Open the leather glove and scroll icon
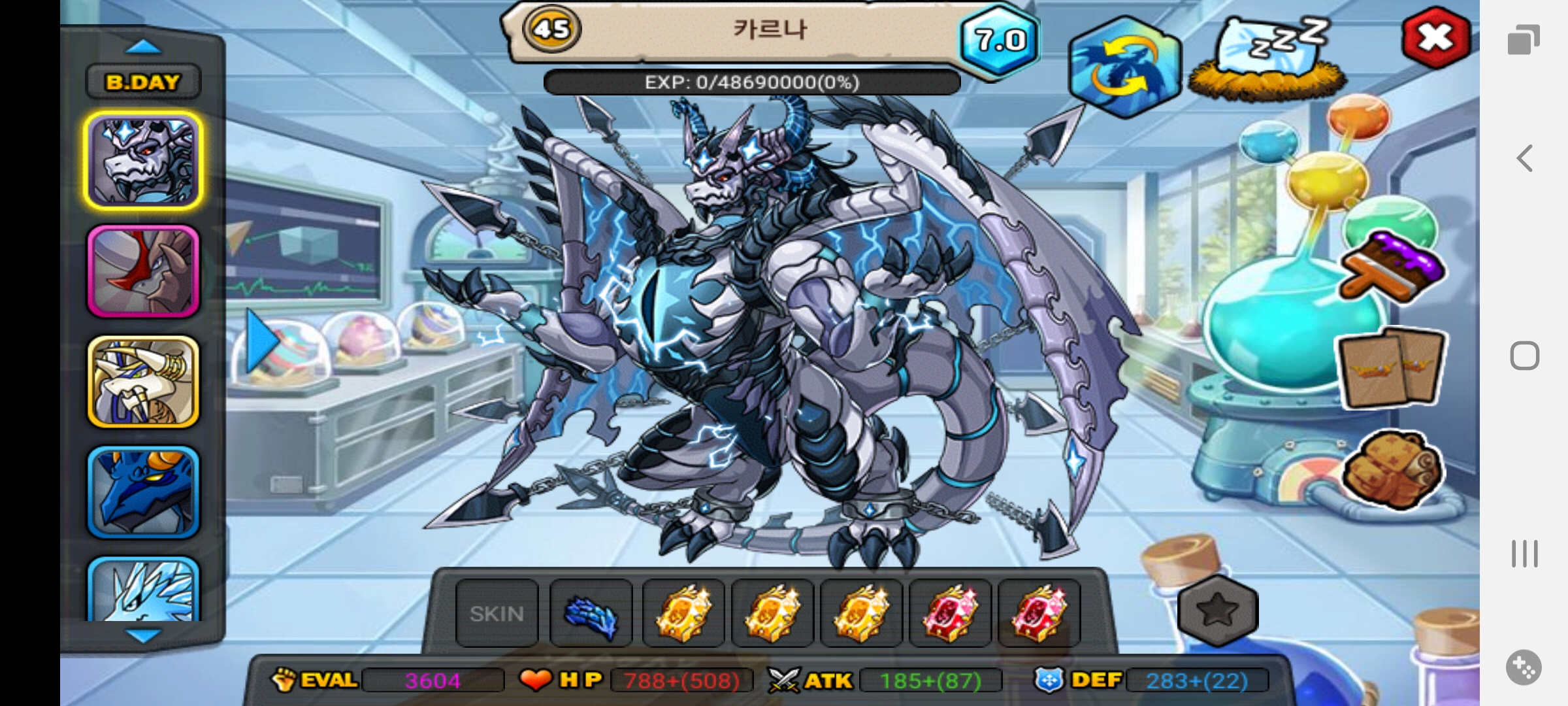The image size is (1568, 706). tap(1392, 469)
